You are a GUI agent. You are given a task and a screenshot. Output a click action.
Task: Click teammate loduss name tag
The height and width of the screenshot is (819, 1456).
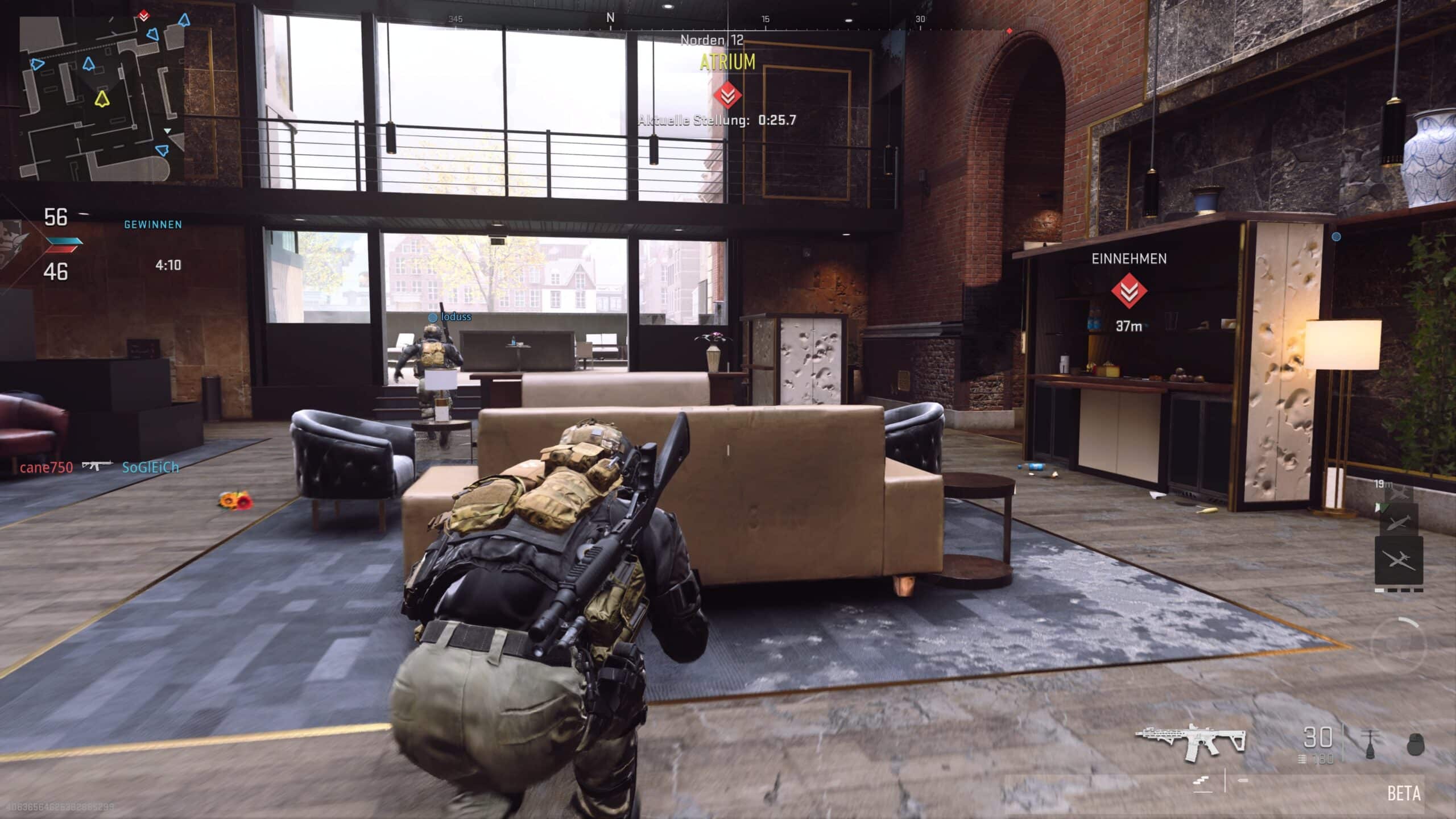click(x=456, y=317)
